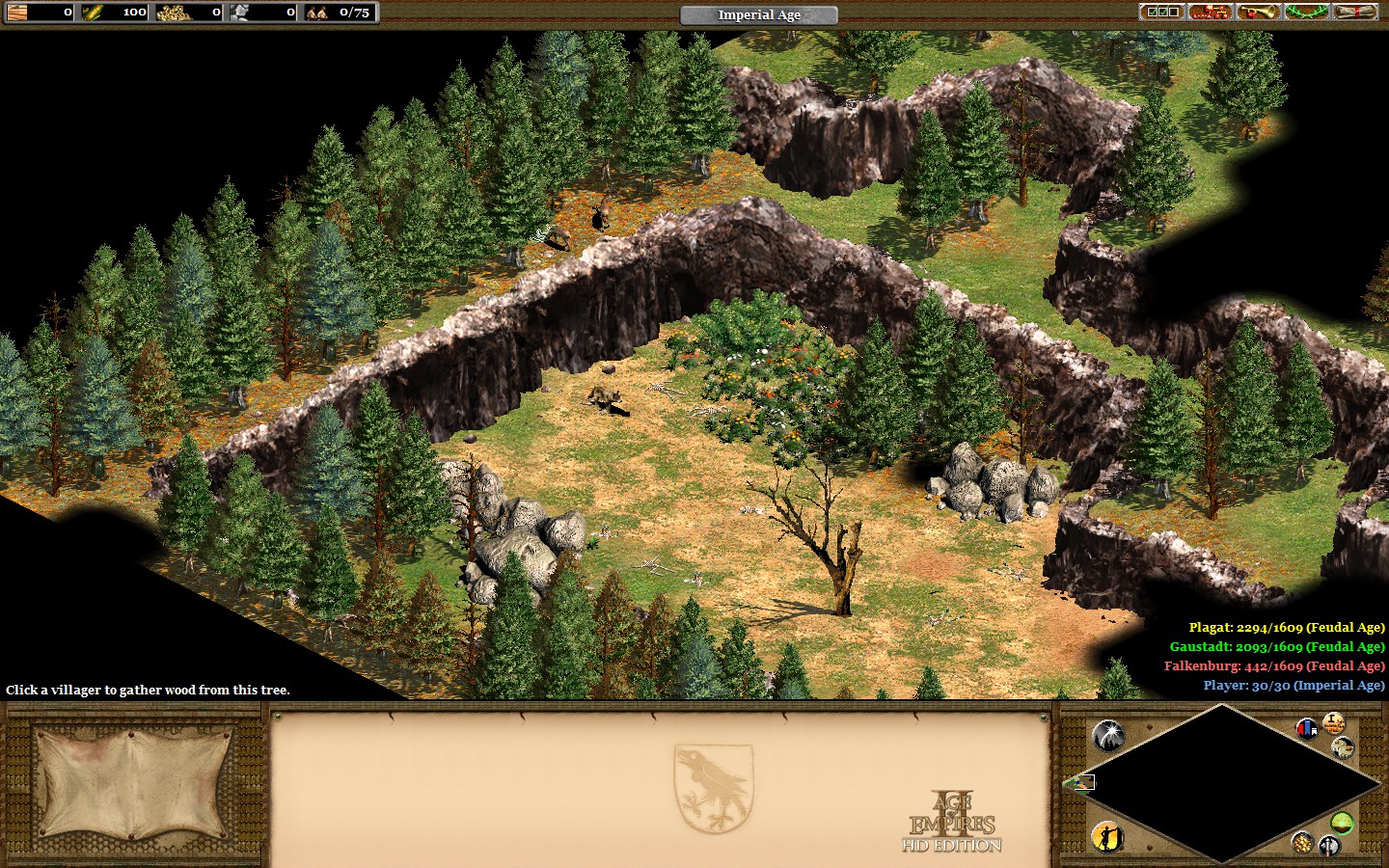Open the Tech Tree from the top toolbar
1389x868 pixels.
pos(1211,14)
